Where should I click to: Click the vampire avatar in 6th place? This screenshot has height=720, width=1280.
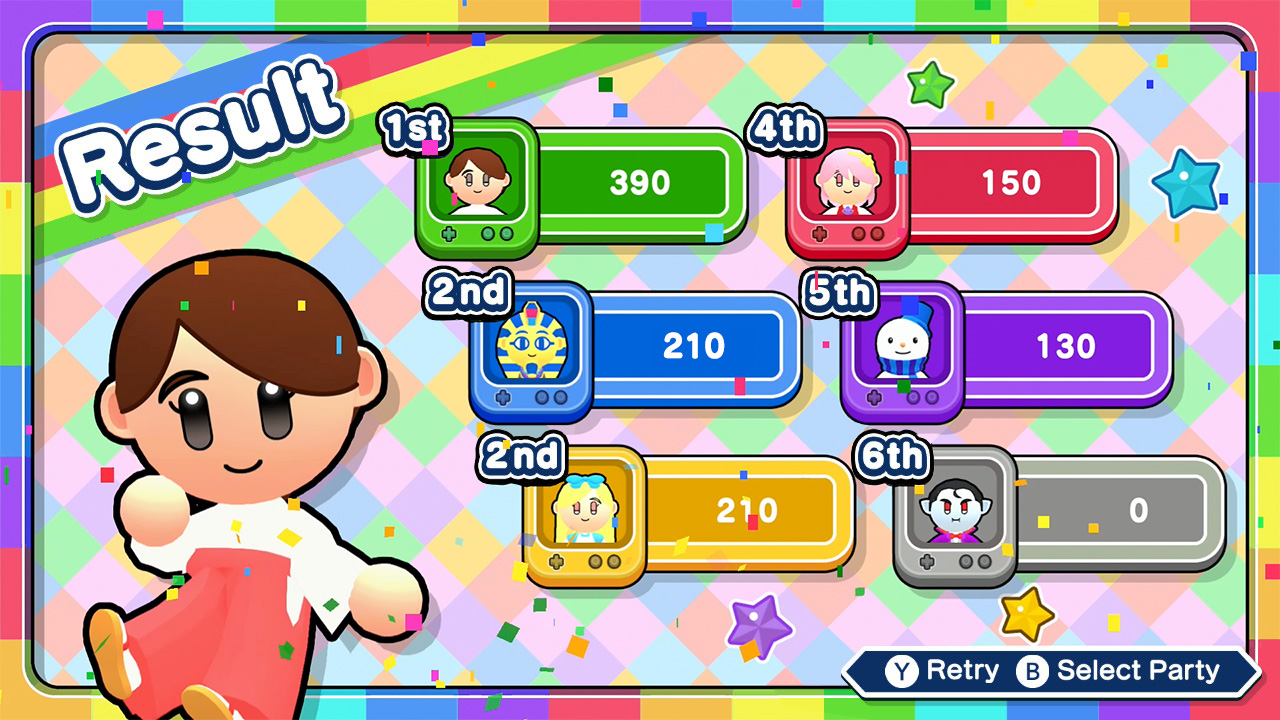(x=957, y=512)
